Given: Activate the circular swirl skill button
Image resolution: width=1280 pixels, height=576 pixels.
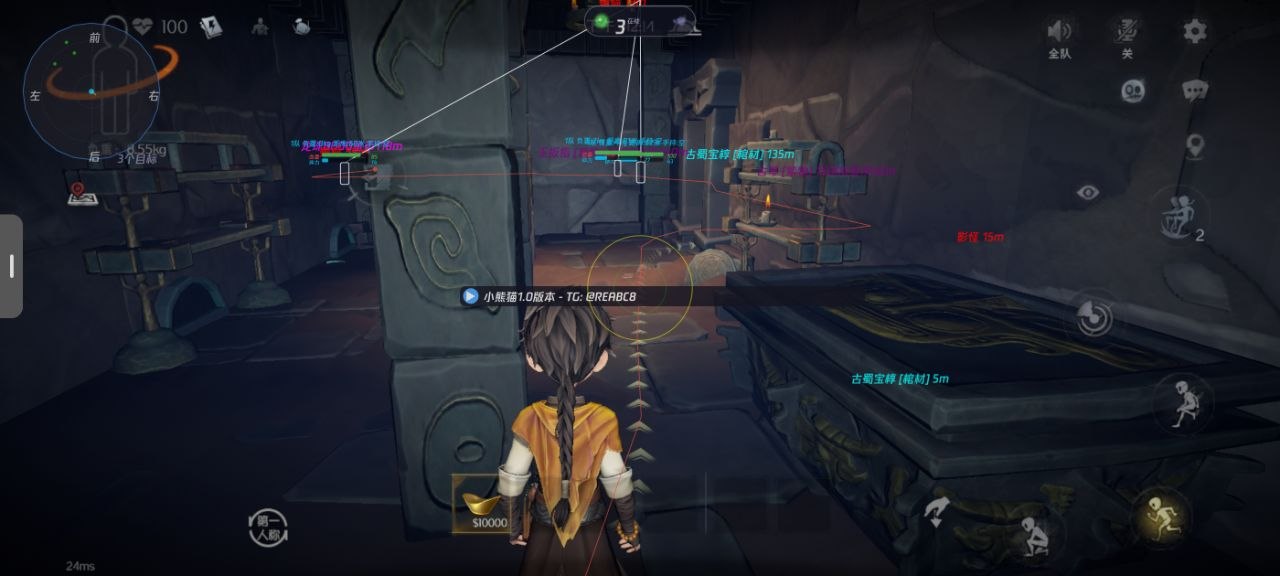Looking at the screenshot, I should coord(1095,318).
